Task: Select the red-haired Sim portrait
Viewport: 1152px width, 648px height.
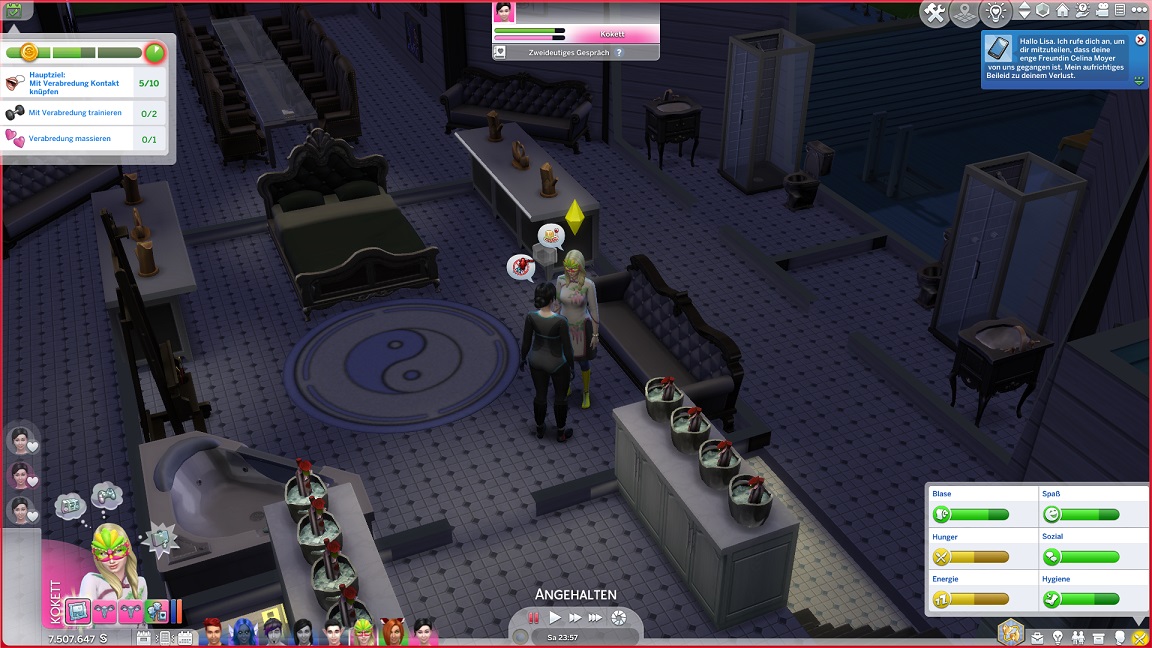Action: 212,632
